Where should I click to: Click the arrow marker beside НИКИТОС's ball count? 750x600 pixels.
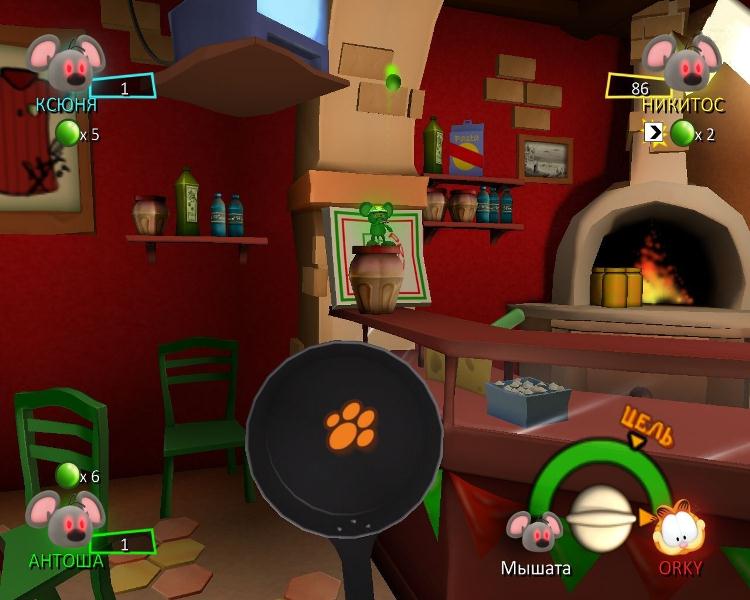654,132
